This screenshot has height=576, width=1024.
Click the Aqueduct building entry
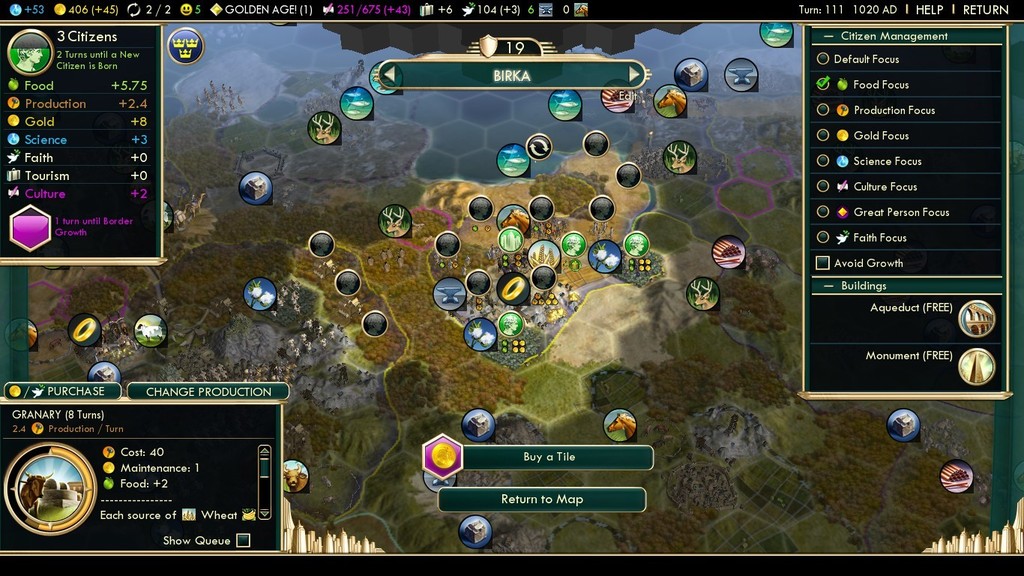pyautogui.click(x=976, y=319)
